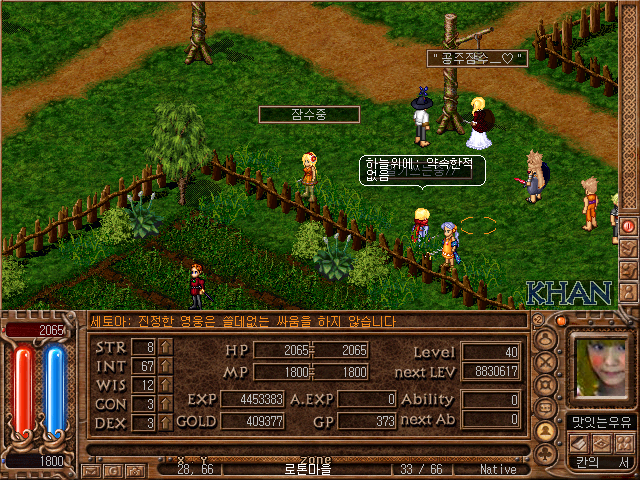Add a point to WIS
The height and width of the screenshot is (480, 640).
165,385
